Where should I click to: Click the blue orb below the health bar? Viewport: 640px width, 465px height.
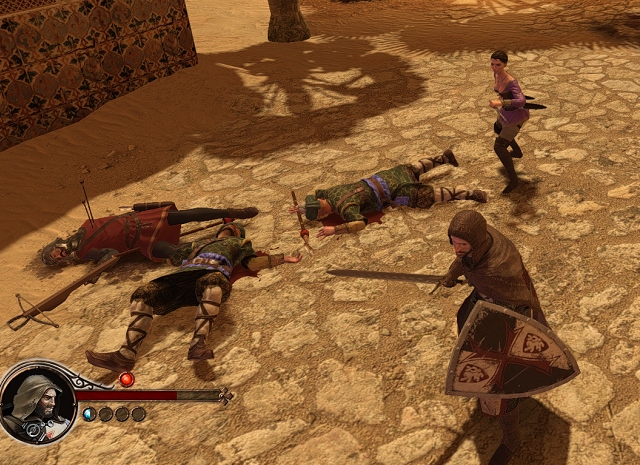pyautogui.click(x=89, y=414)
